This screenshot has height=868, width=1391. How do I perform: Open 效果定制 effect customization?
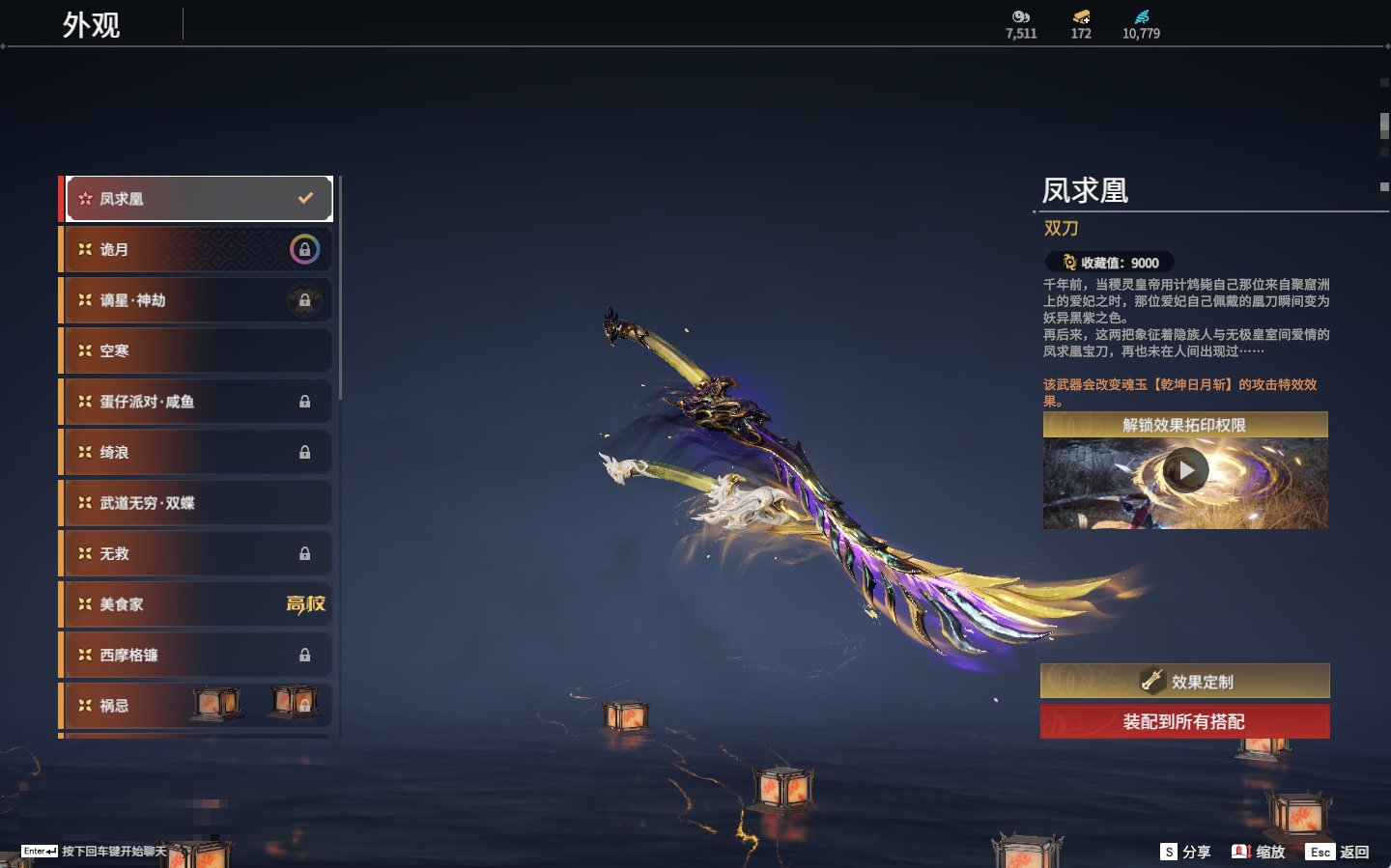coord(1184,682)
